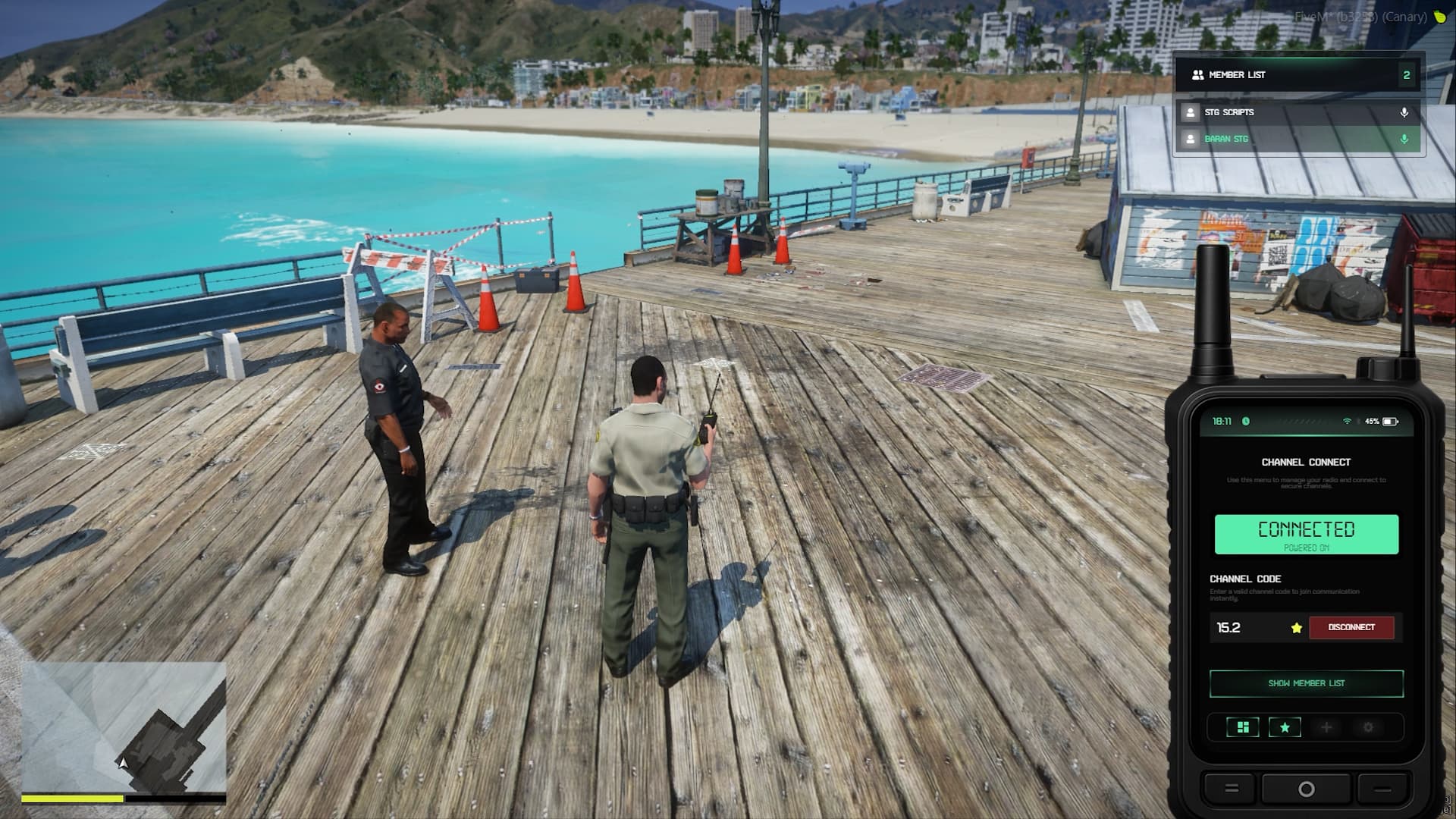
Task: Open the grid dashboard tab on the radio
Action: point(1243,727)
